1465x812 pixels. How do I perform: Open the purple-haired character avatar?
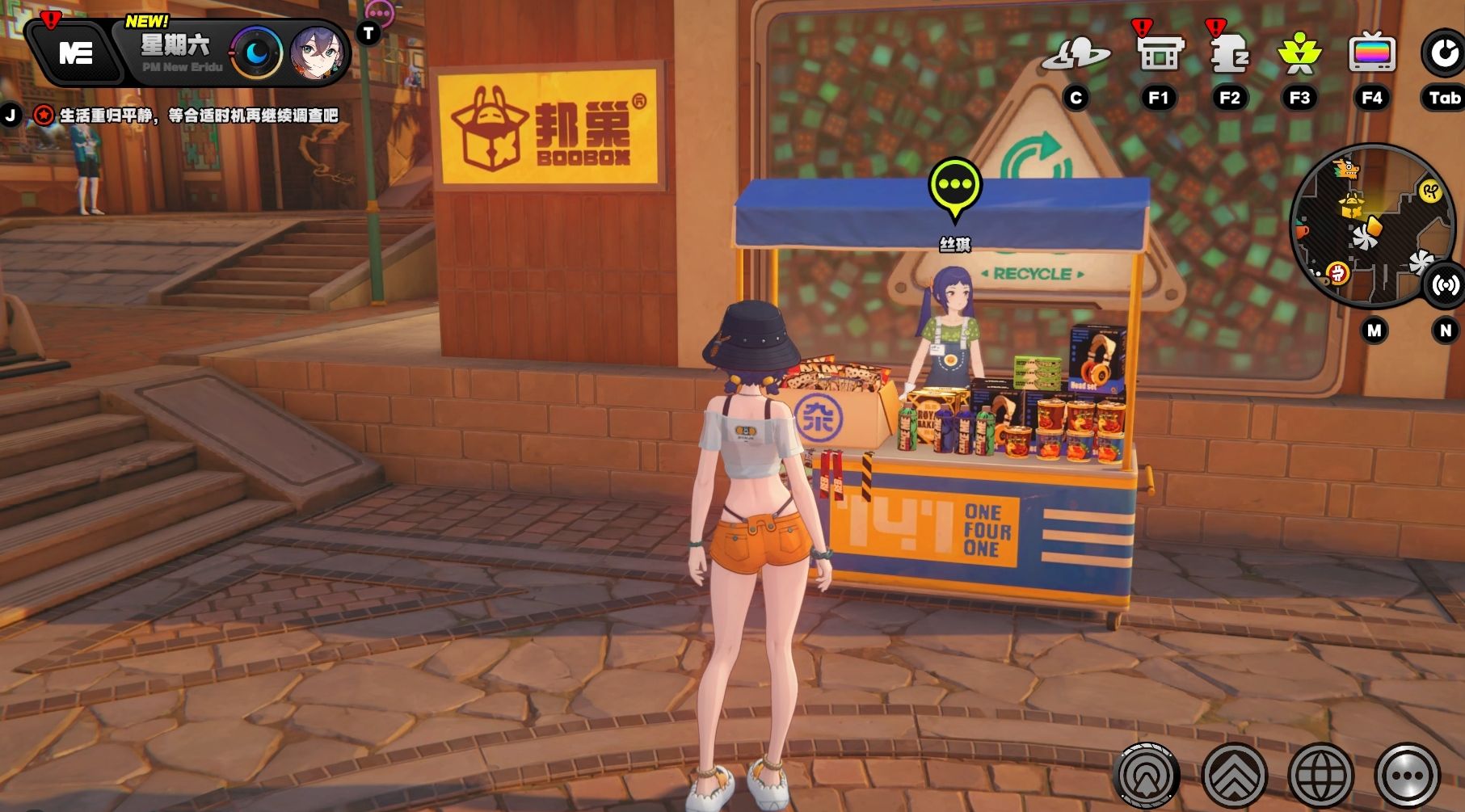pos(317,53)
